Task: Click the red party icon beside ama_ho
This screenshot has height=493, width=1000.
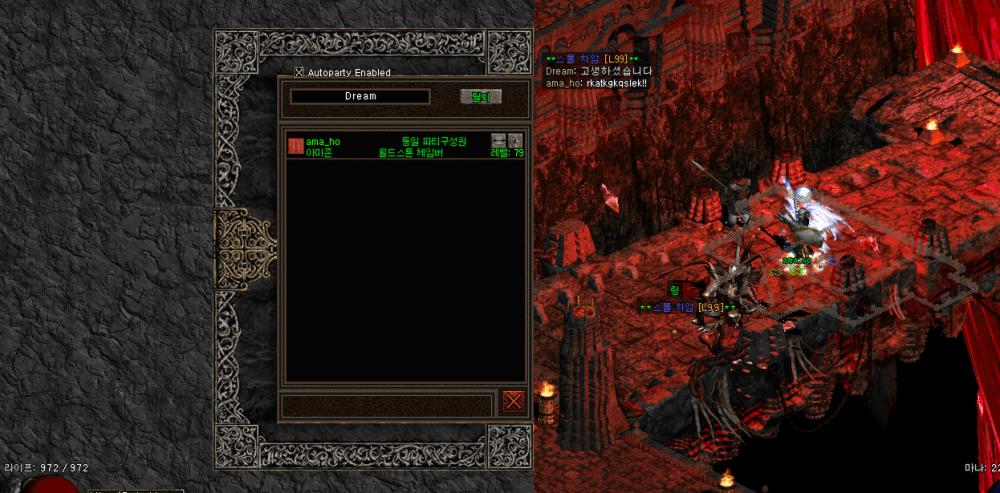Action: [x=296, y=146]
